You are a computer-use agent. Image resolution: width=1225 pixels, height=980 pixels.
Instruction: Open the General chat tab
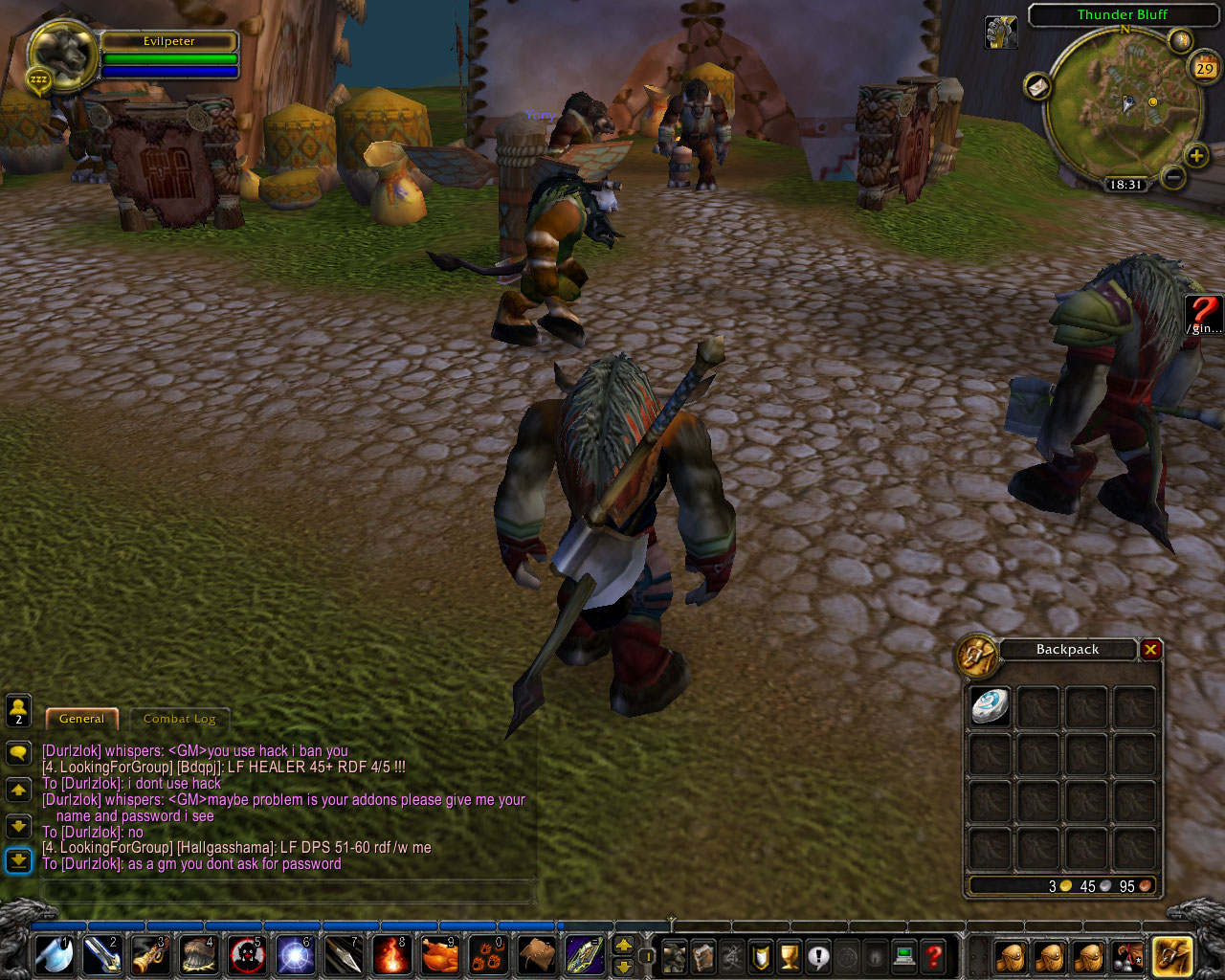[x=81, y=719]
